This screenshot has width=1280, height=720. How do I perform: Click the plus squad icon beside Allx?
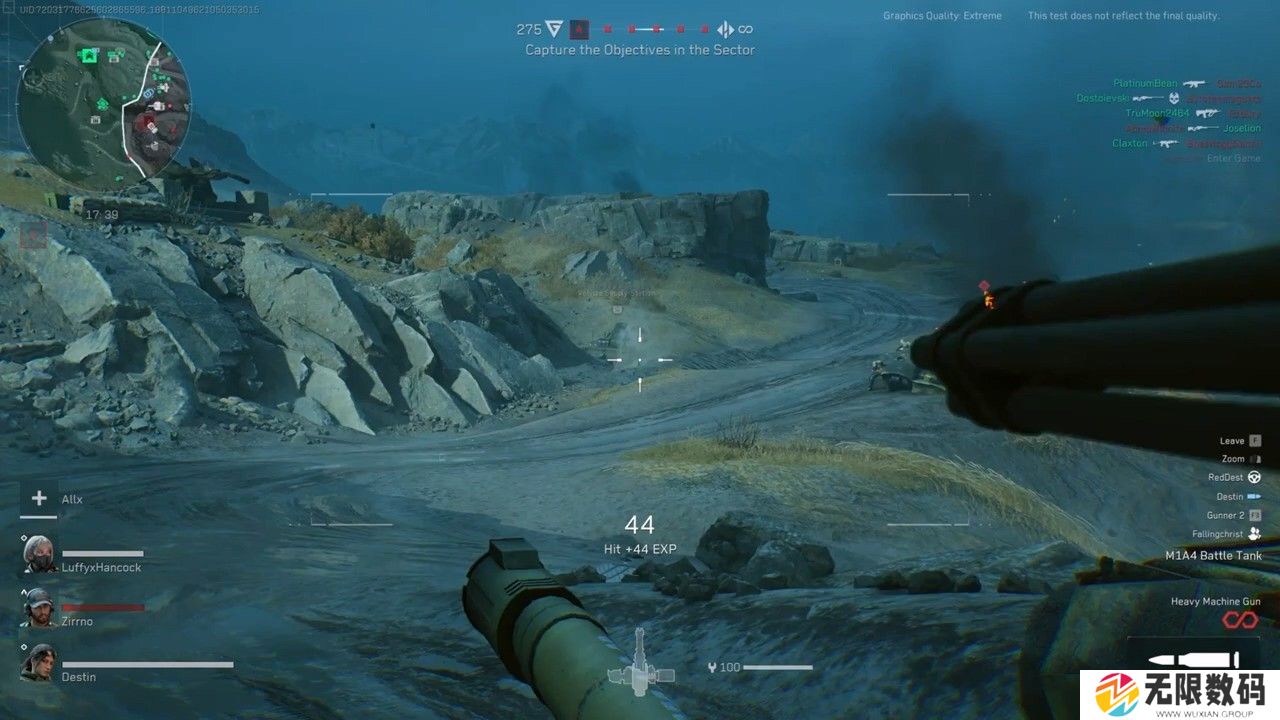pyautogui.click(x=39, y=498)
